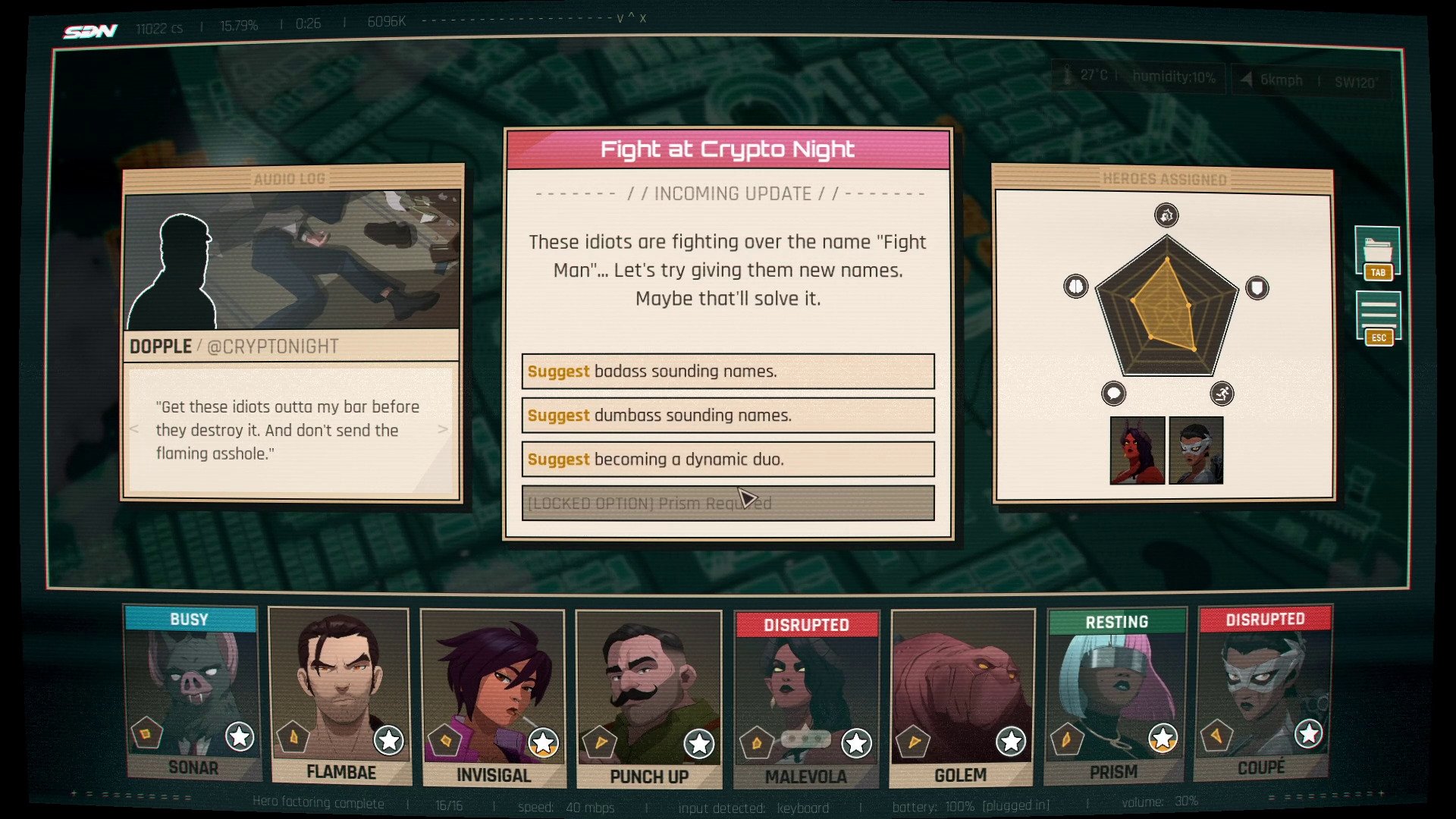Screen dimensions: 1456x819
Task: Click assigned red-skinned hero portrait
Action: point(1137,450)
